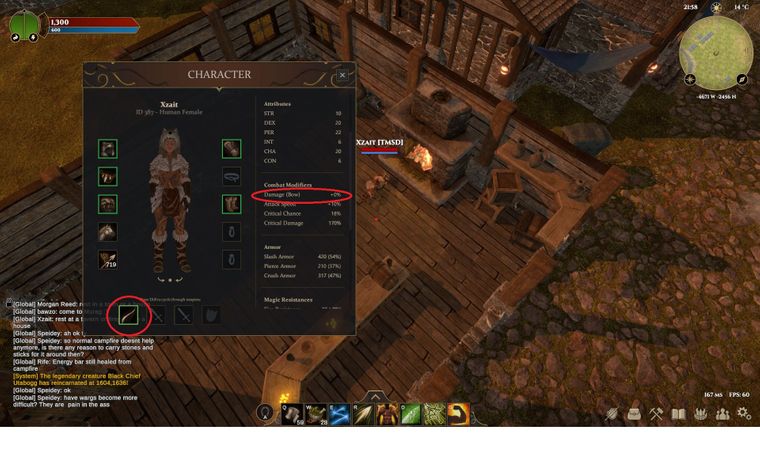Select the shield weapon slot

[x=212, y=315]
